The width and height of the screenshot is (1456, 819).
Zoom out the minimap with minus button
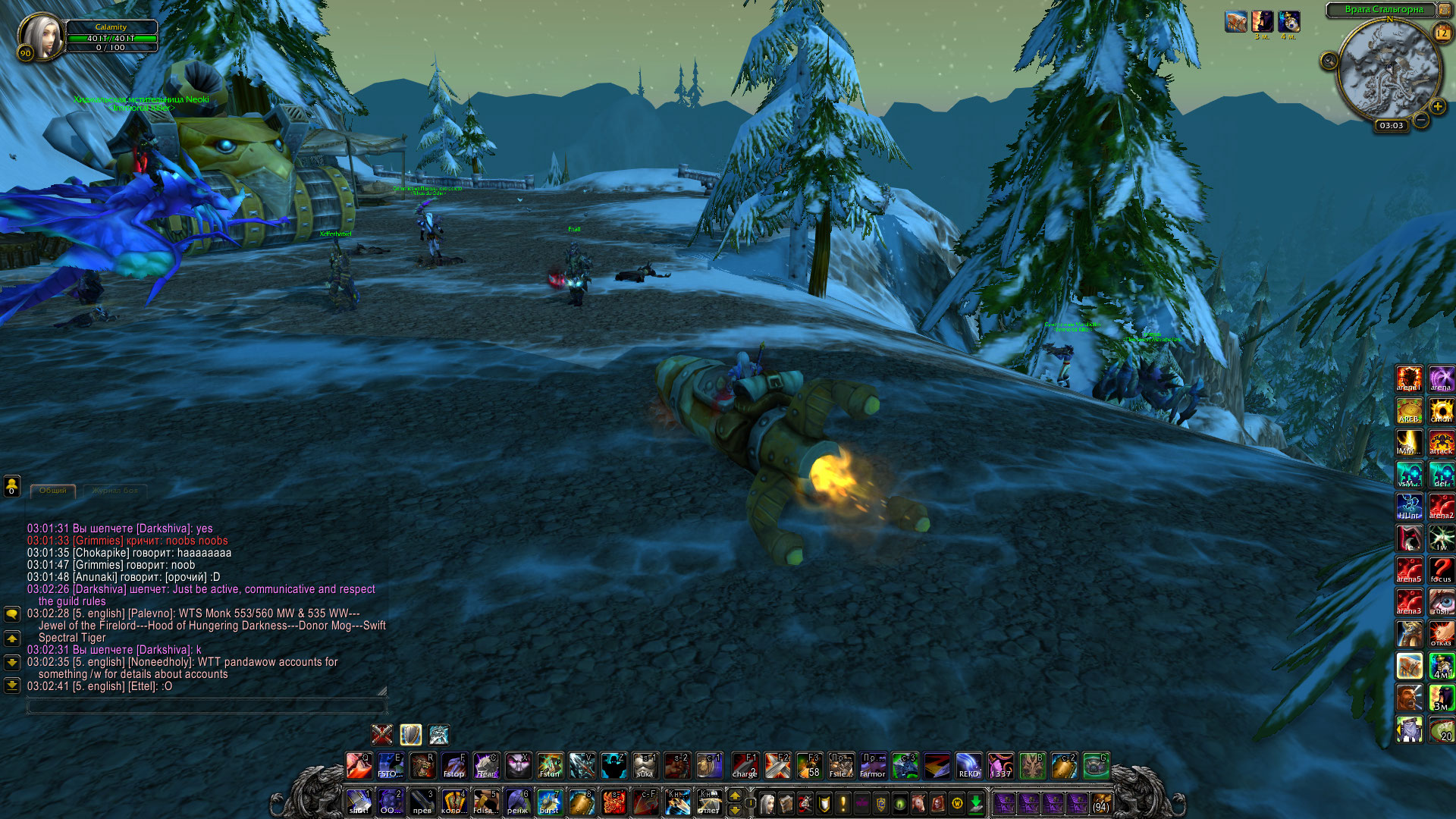tap(1421, 120)
